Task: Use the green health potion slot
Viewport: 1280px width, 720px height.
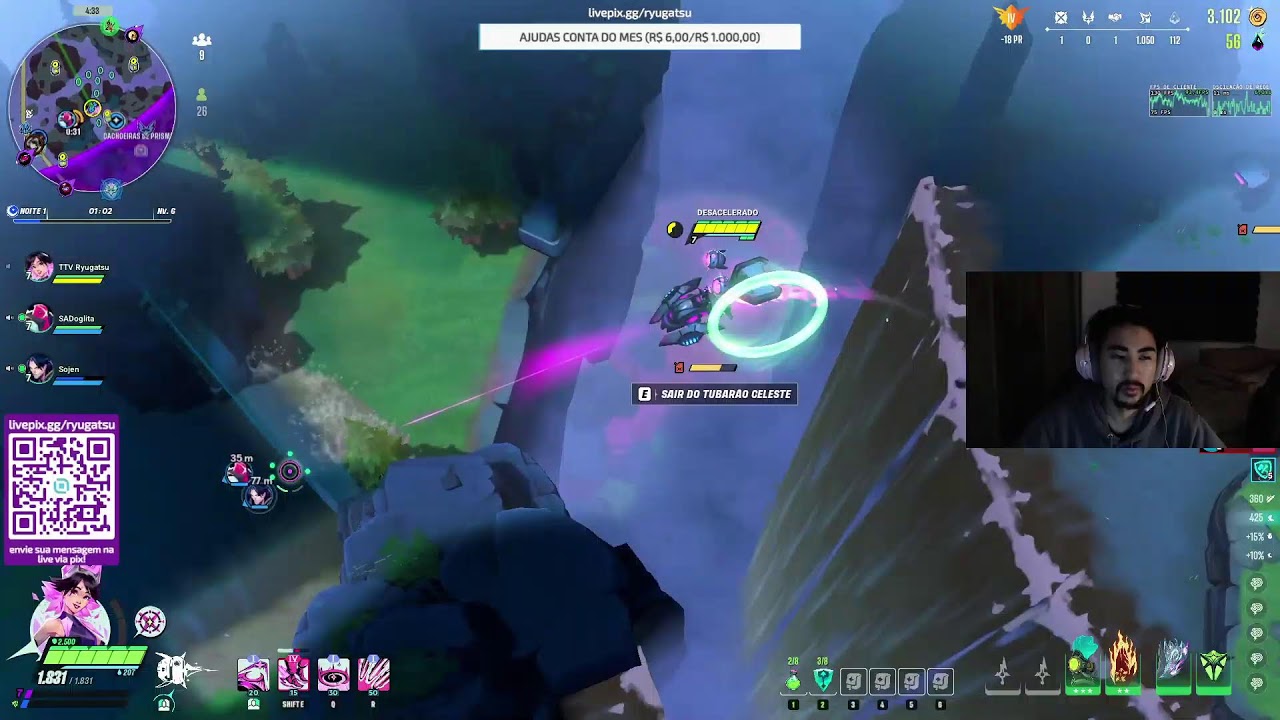Action: pos(793,681)
